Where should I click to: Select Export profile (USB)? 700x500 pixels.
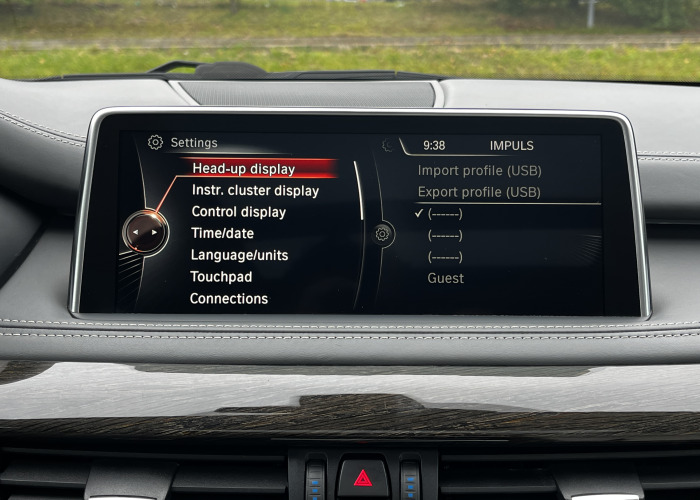[479, 192]
